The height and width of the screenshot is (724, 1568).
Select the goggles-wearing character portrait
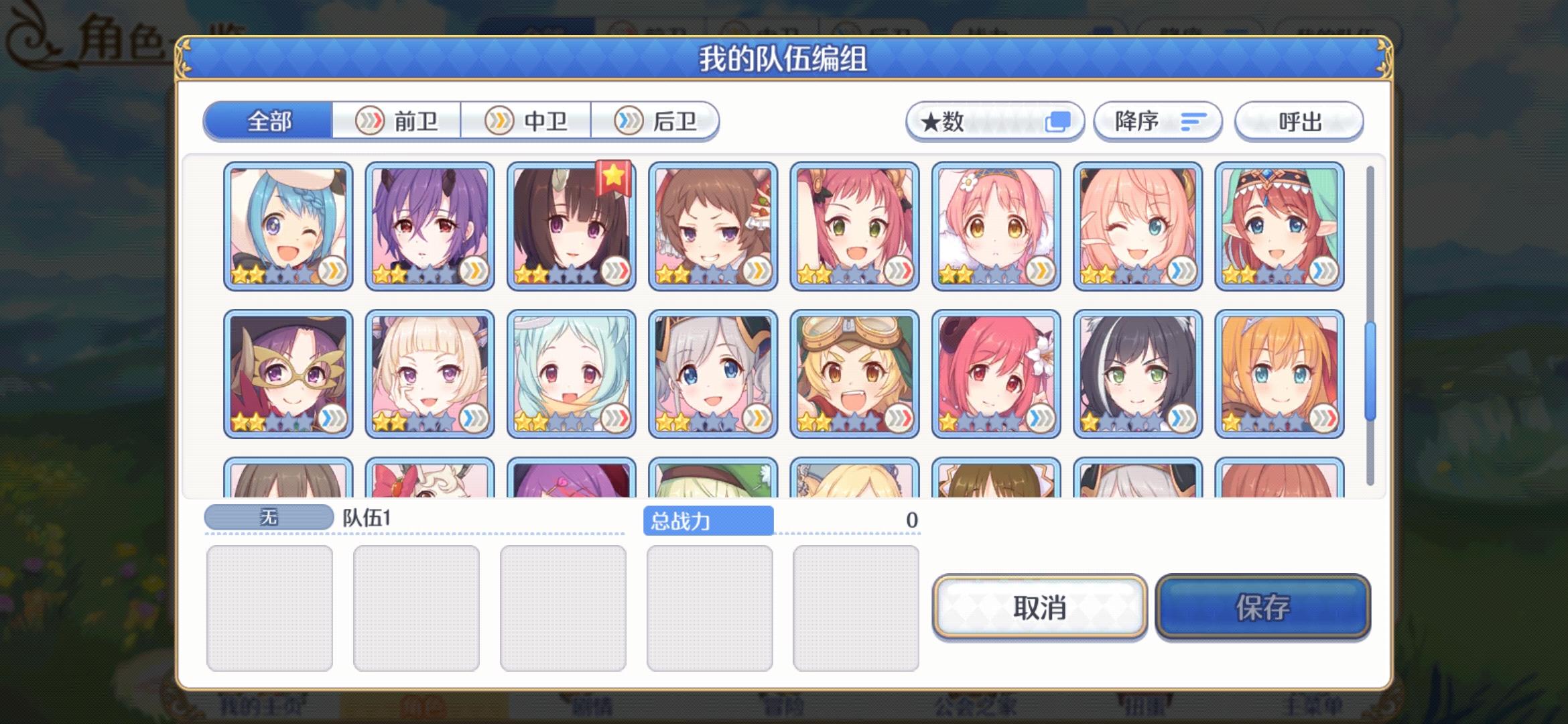(854, 372)
